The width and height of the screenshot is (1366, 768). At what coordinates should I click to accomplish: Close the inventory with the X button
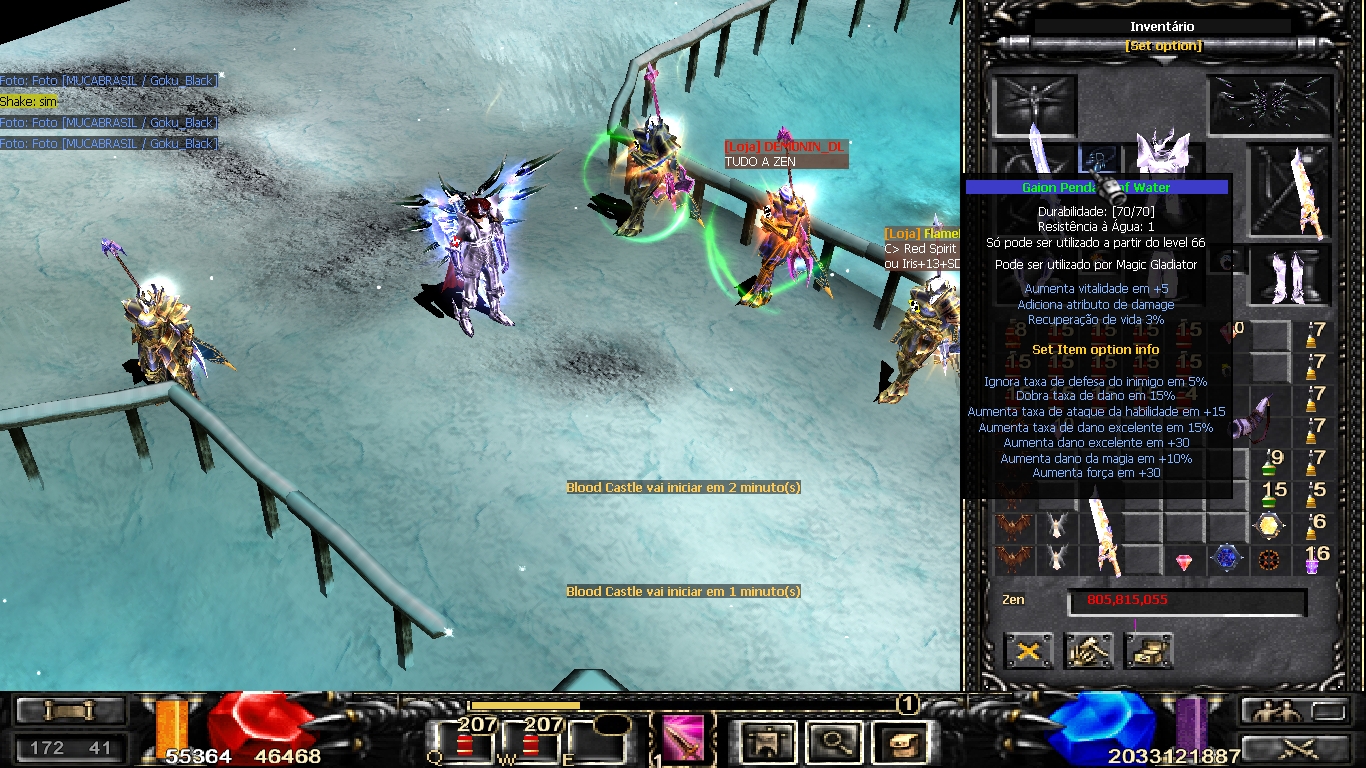tap(1028, 652)
